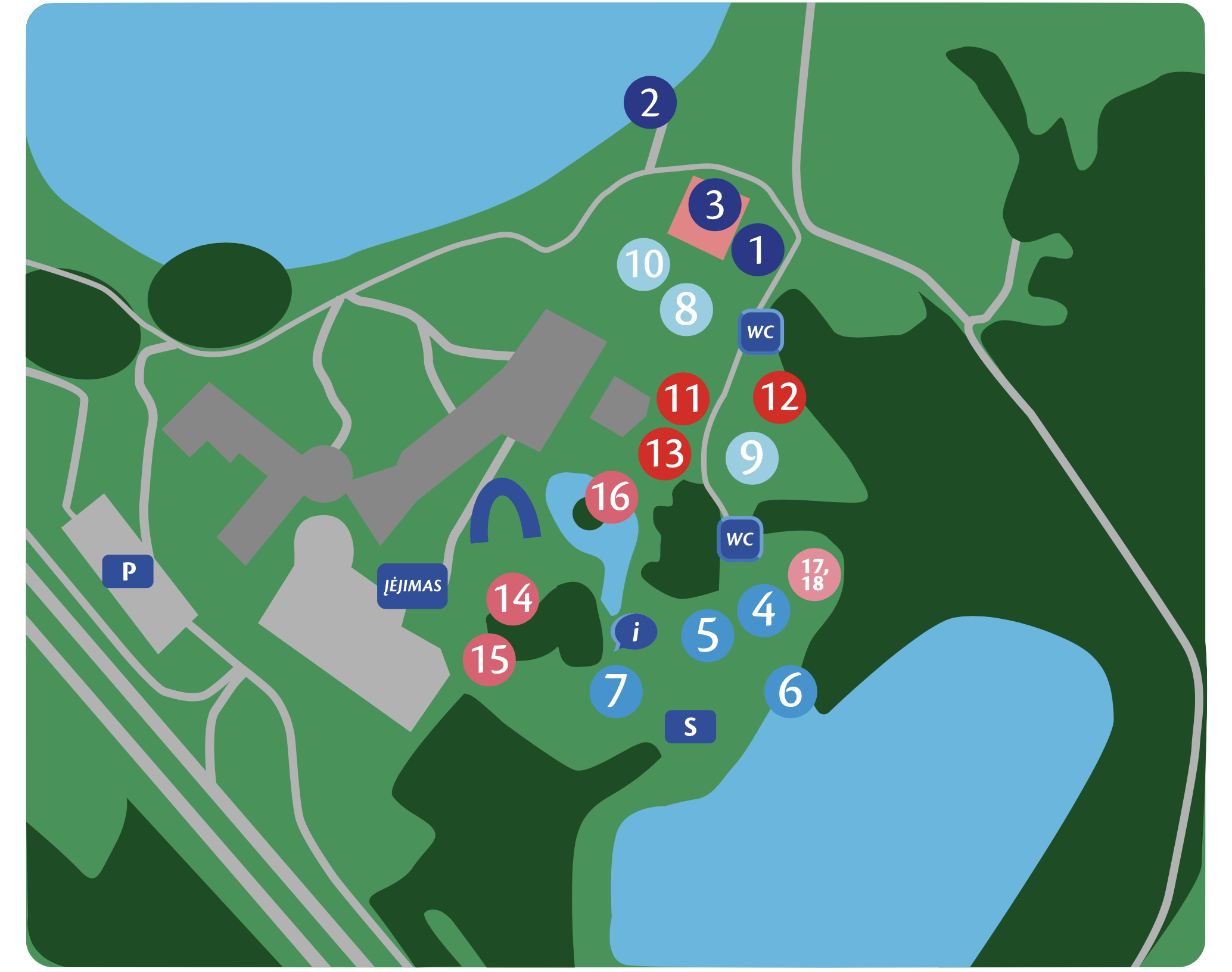Viewport: 1232px width, 972px height.
Task: Click the parking P marker
Action: [x=128, y=571]
